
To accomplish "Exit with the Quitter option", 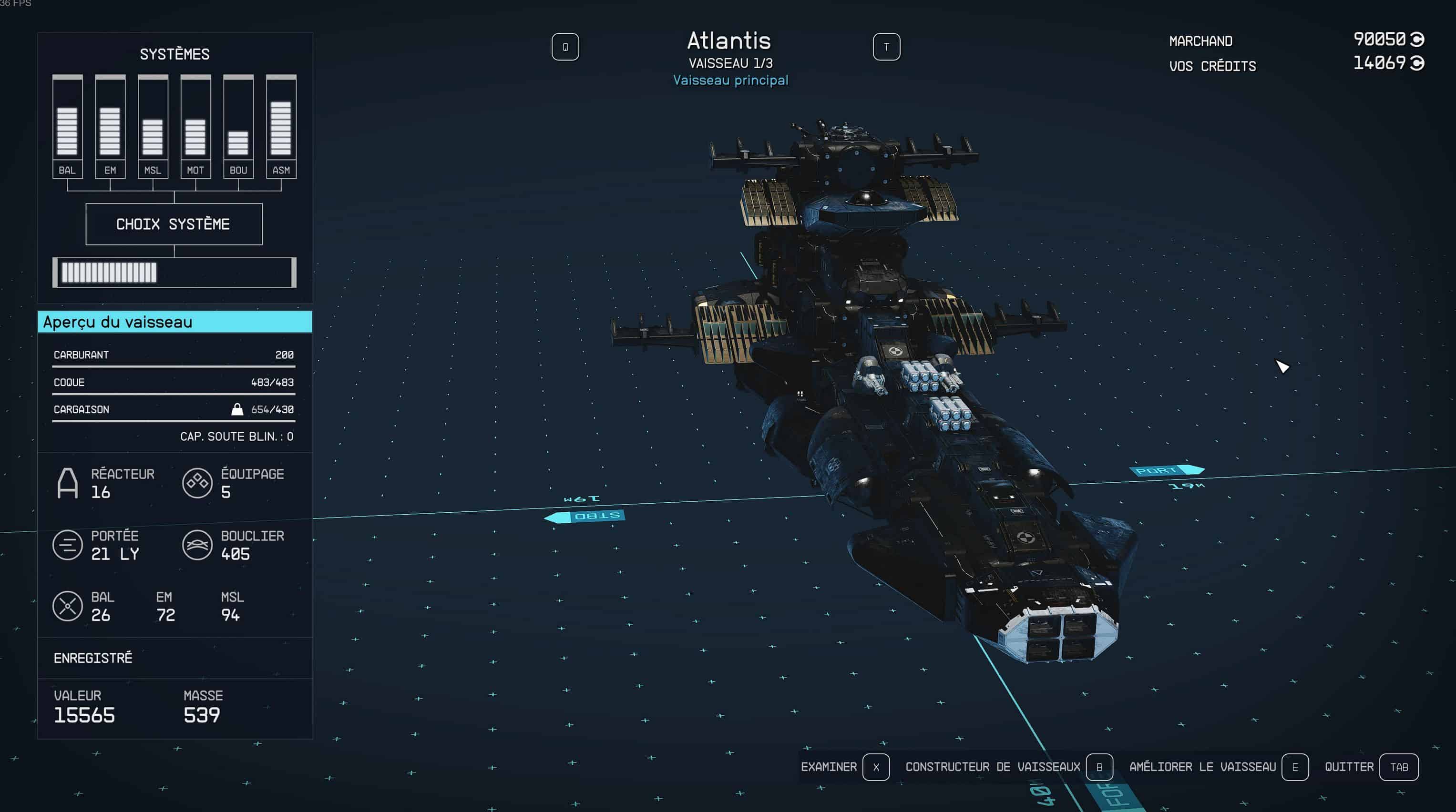I will tap(1371, 767).
